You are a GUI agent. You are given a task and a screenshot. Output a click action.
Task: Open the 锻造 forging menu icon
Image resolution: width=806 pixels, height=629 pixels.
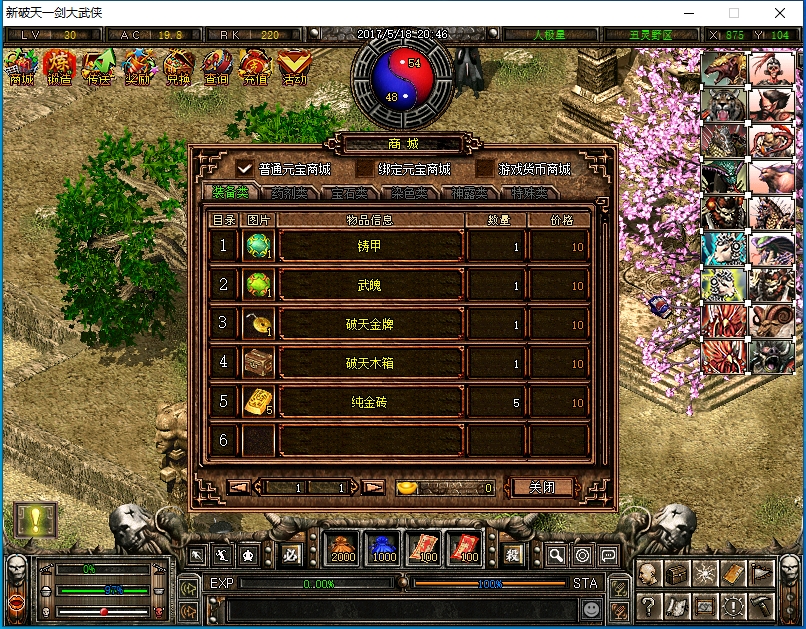point(60,67)
